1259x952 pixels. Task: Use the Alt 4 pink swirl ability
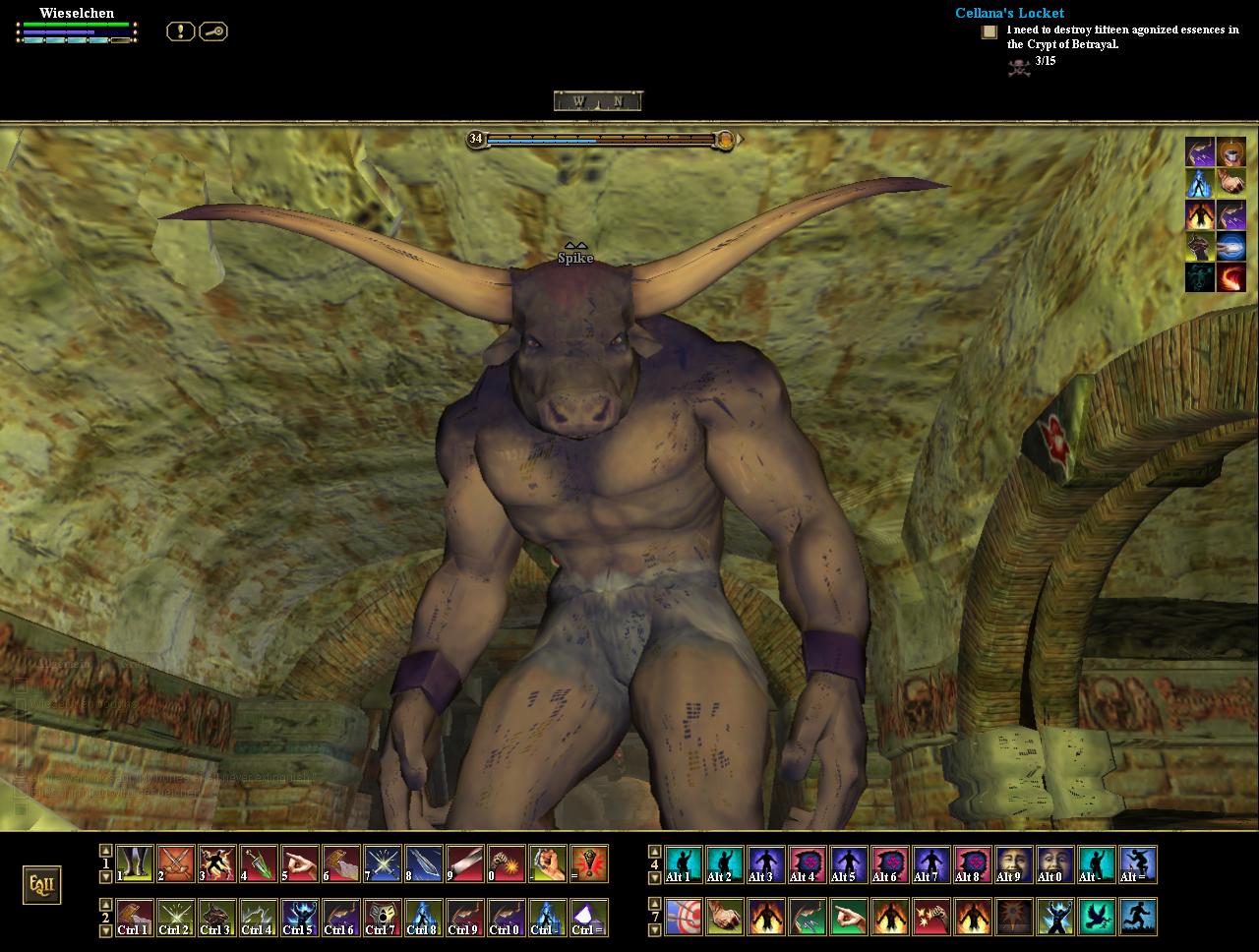pyautogui.click(x=807, y=863)
